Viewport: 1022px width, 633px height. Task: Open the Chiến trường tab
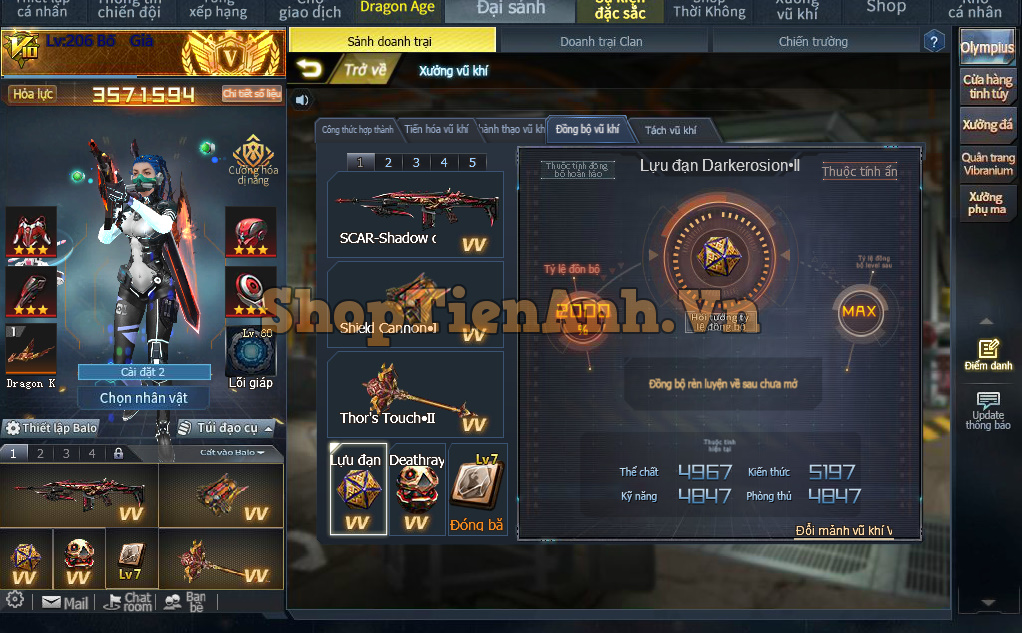812,41
